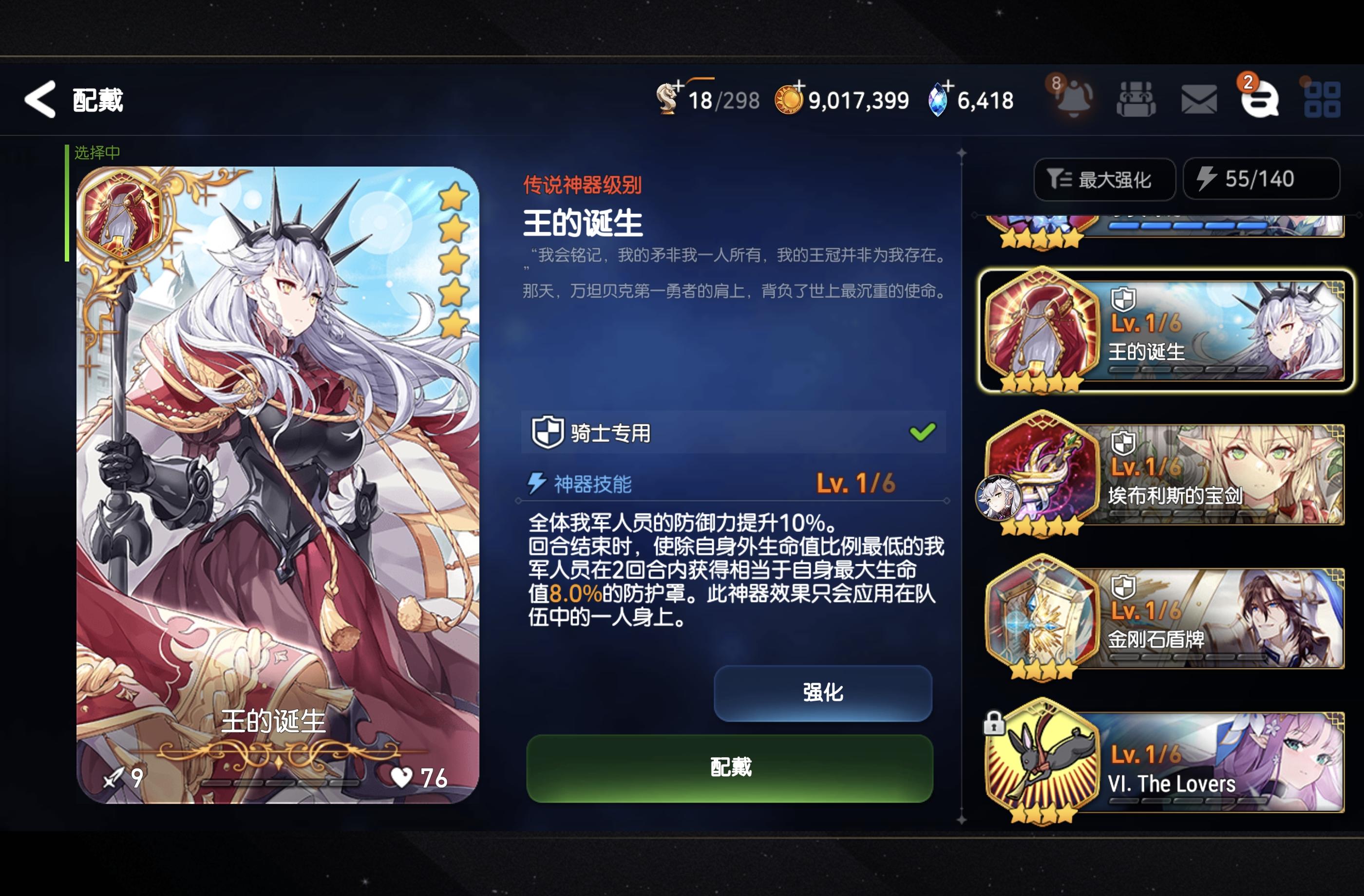Click the lightning energy icon showing 55/140
Image resolution: width=1364 pixels, height=896 pixels.
[1261, 179]
